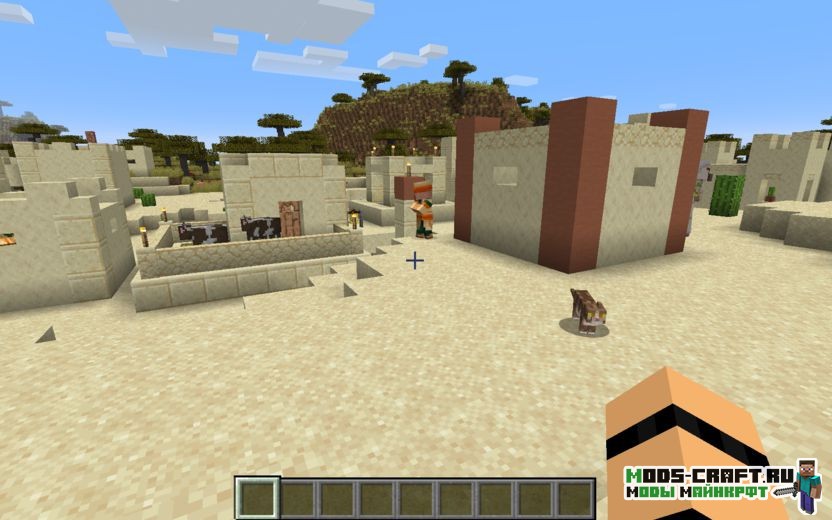Select the highlighted first hotbar slot
The width and height of the screenshot is (832, 520).
coord(258,498)
